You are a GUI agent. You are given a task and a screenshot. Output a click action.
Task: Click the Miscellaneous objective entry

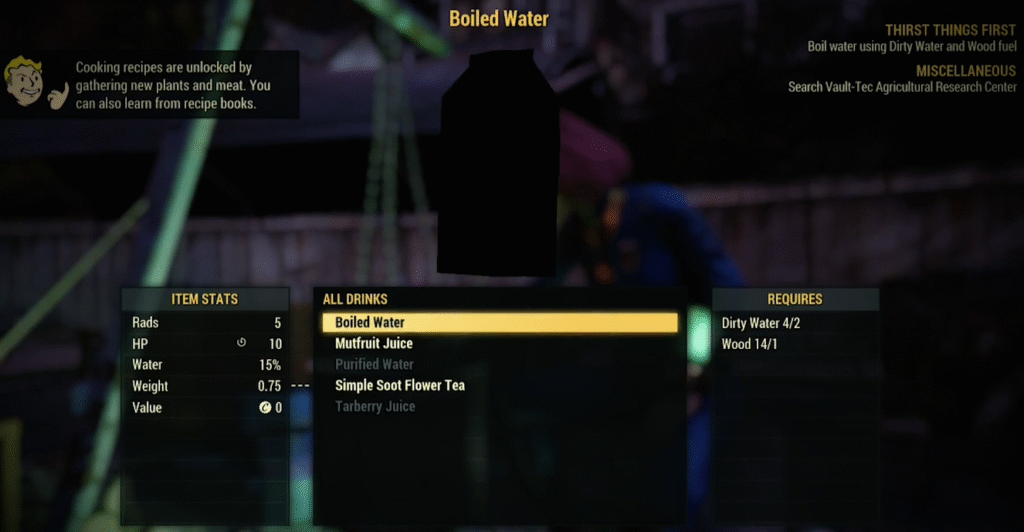[x=965, y=71]
